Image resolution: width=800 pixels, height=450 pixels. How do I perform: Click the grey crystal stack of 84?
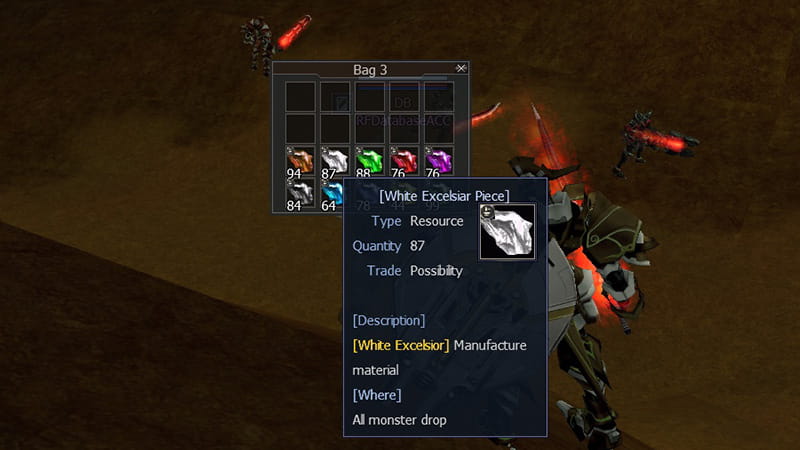click(x=300, y=193)
